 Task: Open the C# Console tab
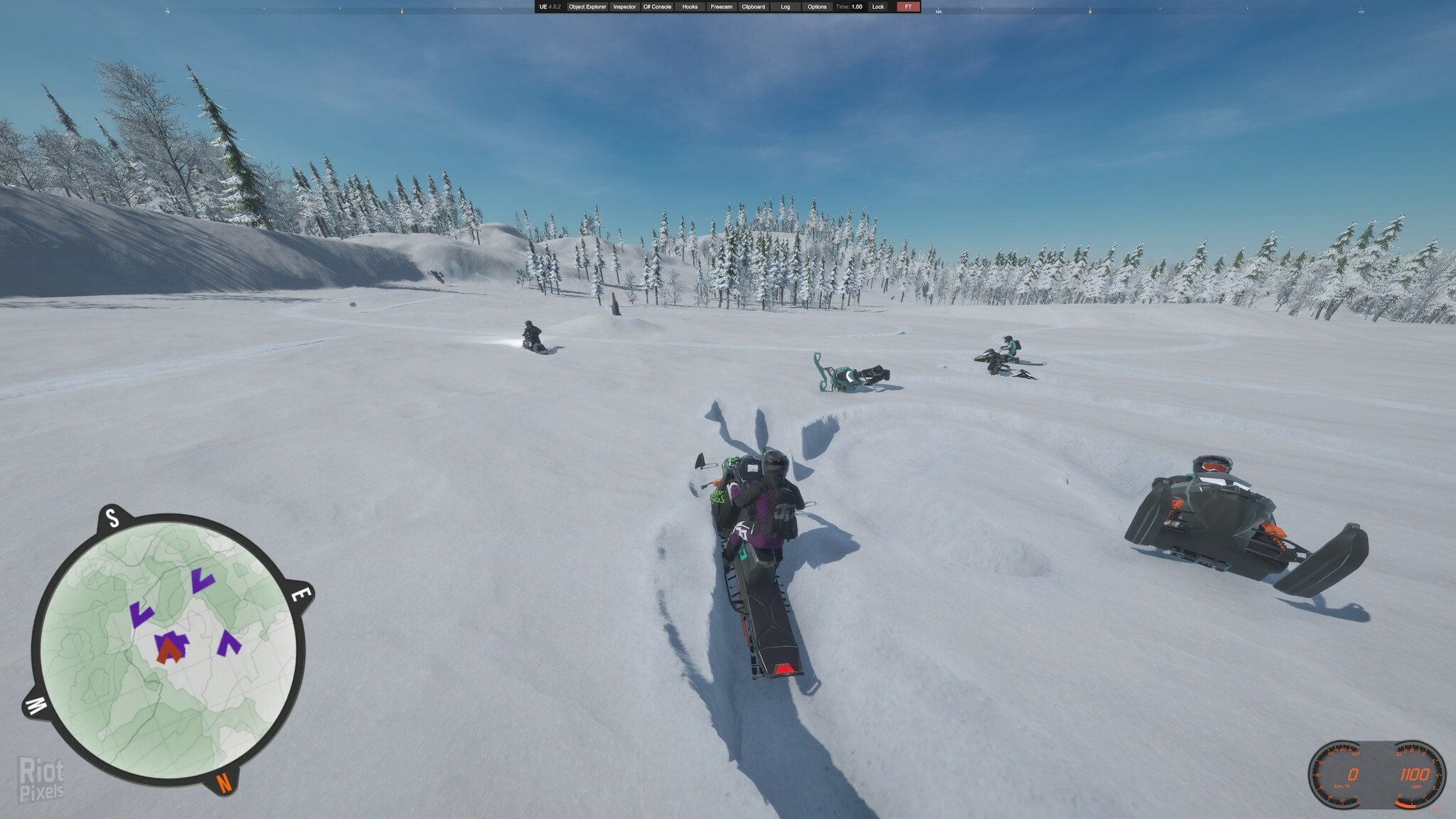[657, 6]
